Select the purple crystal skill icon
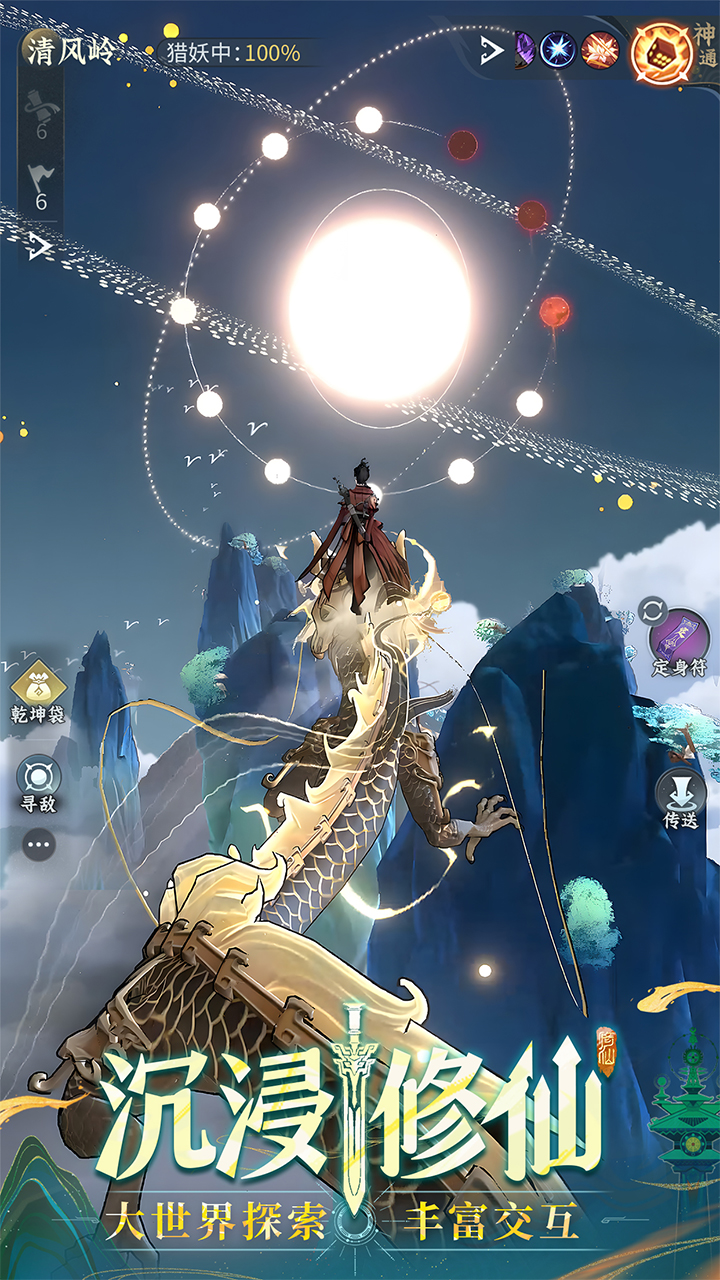Screen dimensions: 720x1280 pyautogui.click(x=524, y=49)
